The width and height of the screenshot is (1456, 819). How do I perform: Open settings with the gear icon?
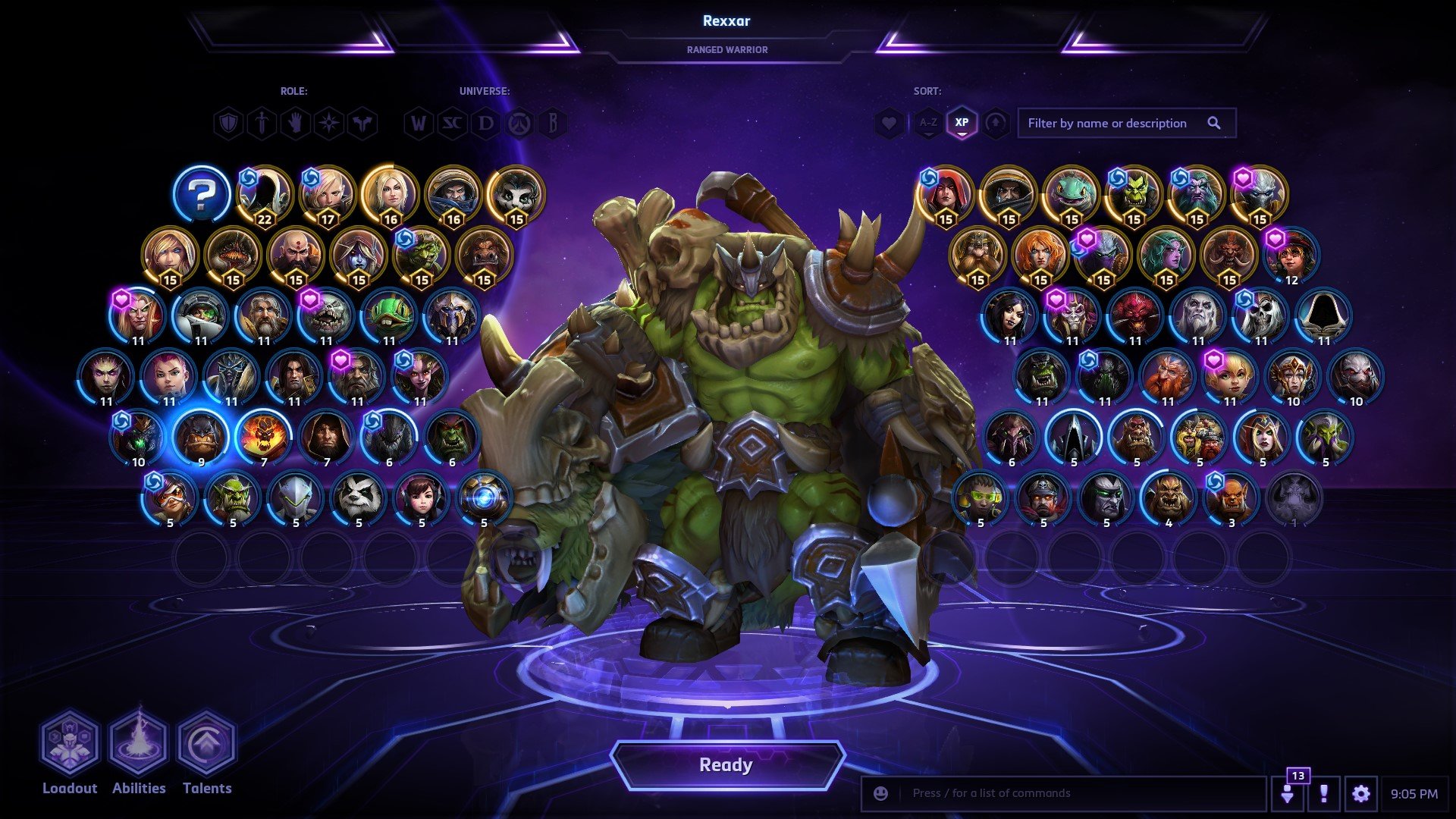[x=1360, y=794]
